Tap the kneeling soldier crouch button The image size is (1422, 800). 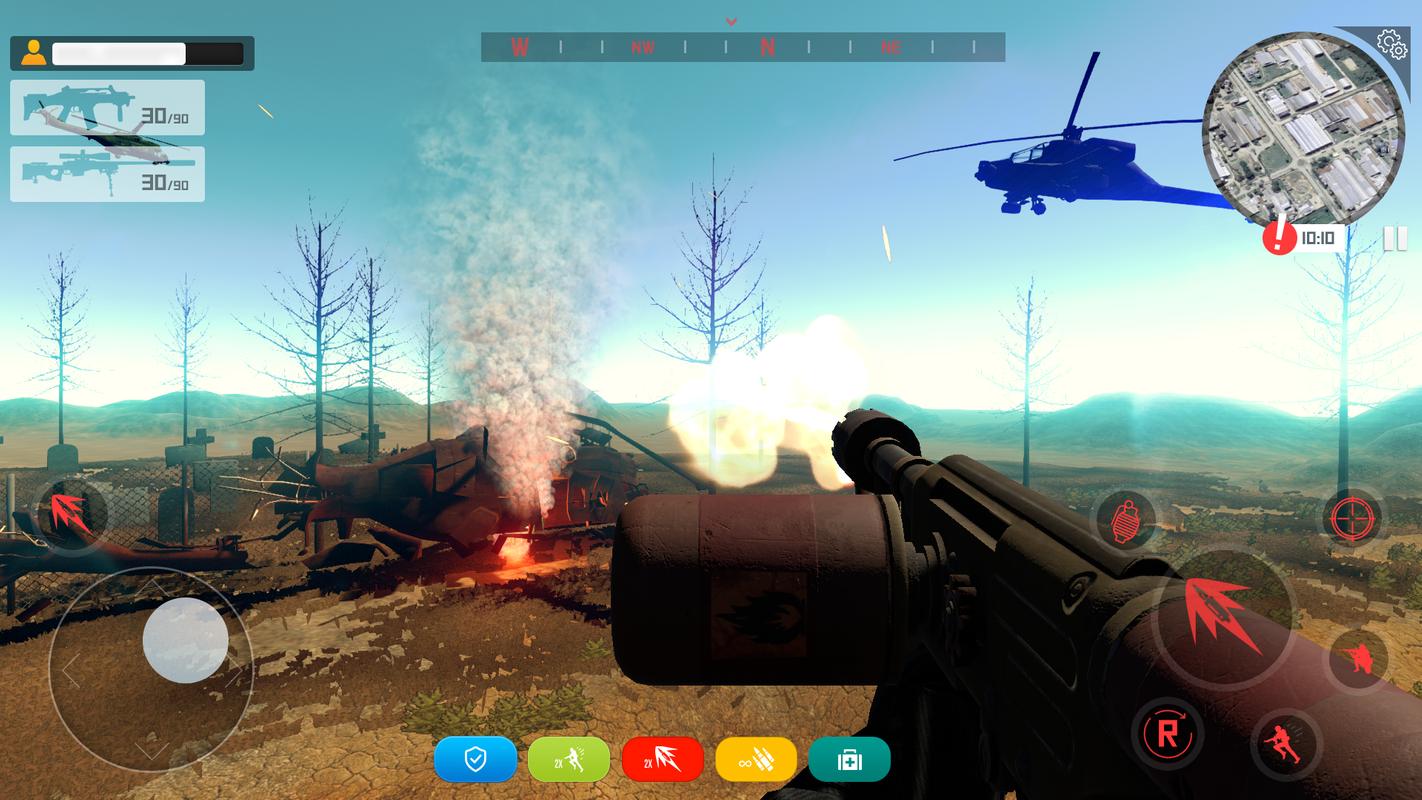tap(1357, 659)
